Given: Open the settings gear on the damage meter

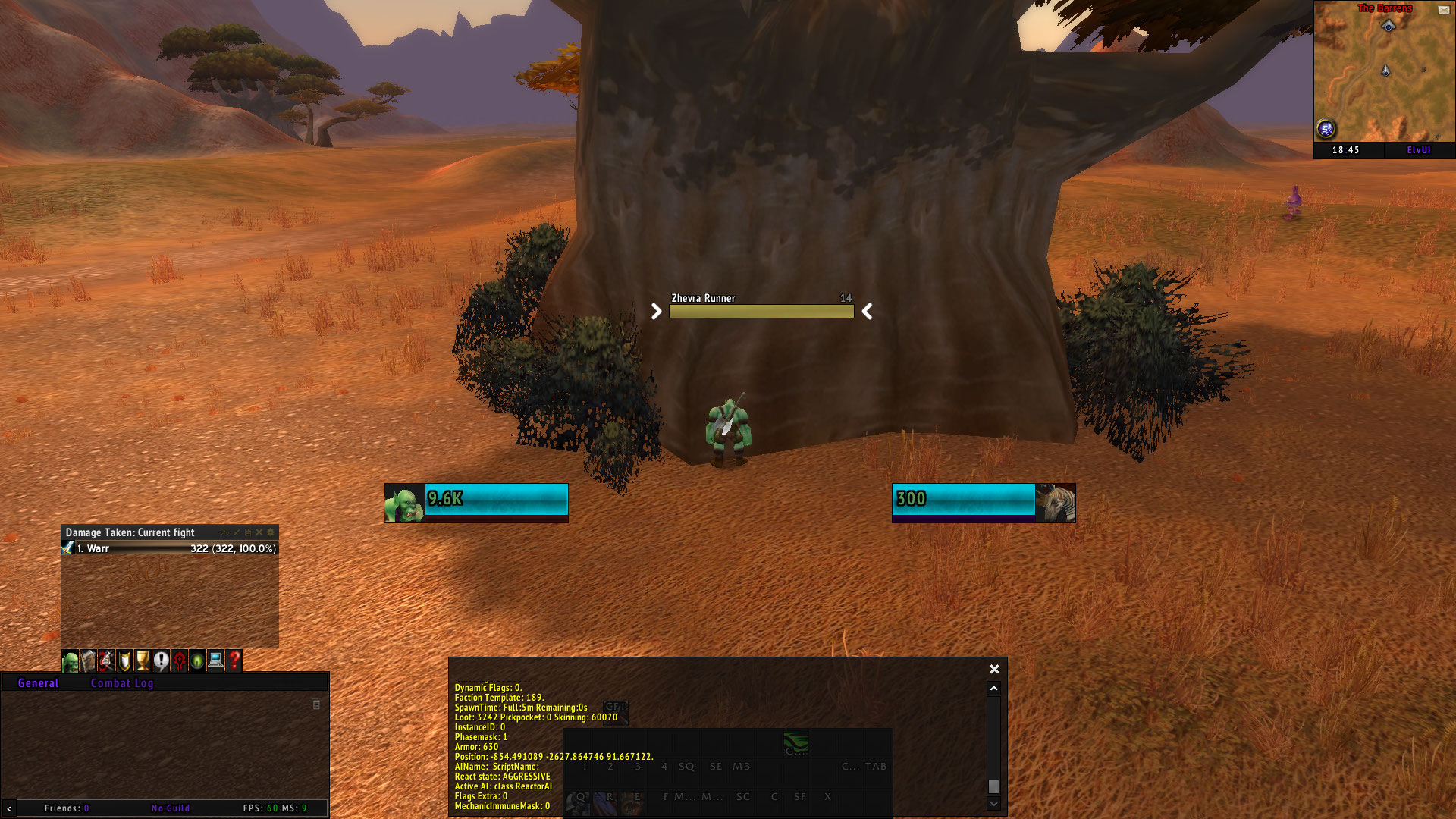Looking at the screenshot, I should (271, 533).
